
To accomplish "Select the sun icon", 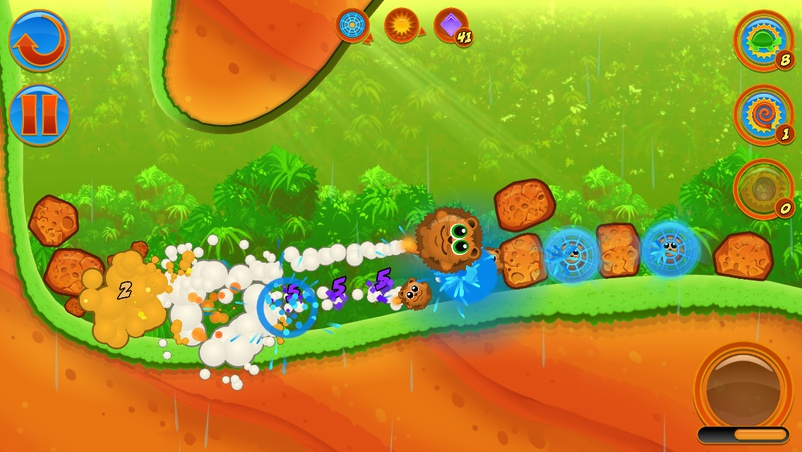I will tap(401, 24).
